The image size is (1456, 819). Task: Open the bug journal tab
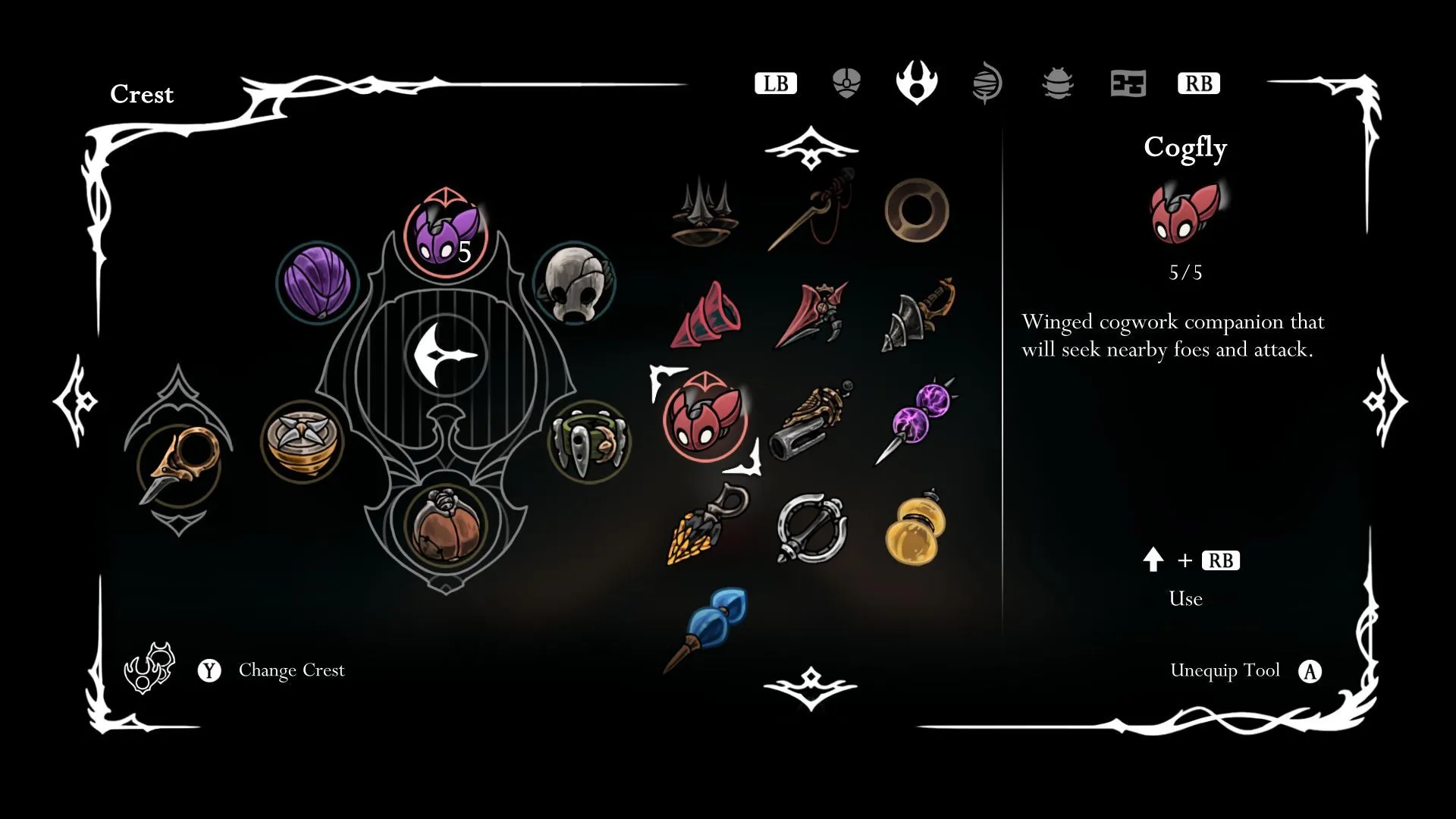coord(1057,83)
